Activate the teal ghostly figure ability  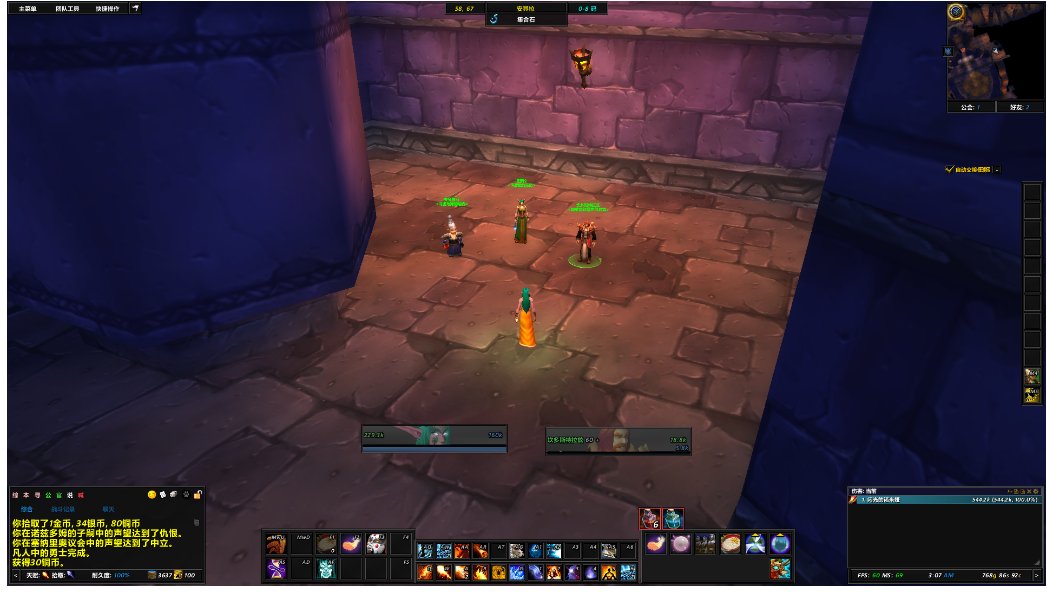326,571
